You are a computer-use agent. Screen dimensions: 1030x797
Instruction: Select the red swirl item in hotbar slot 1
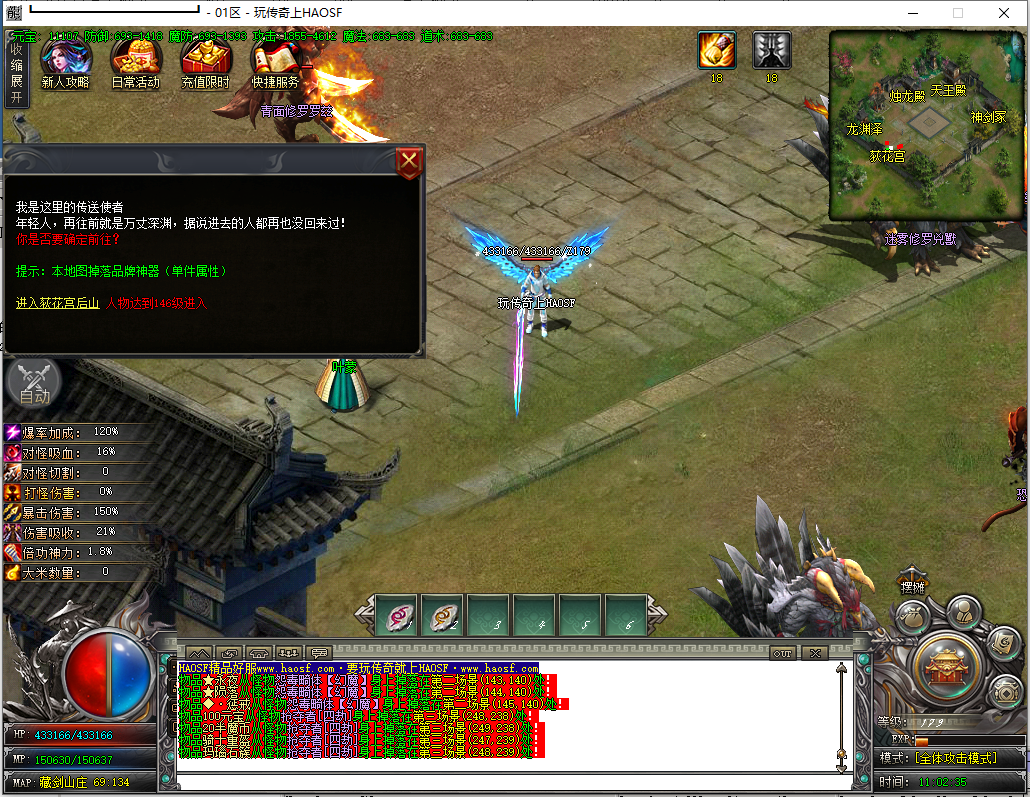(x=398, y=617)
